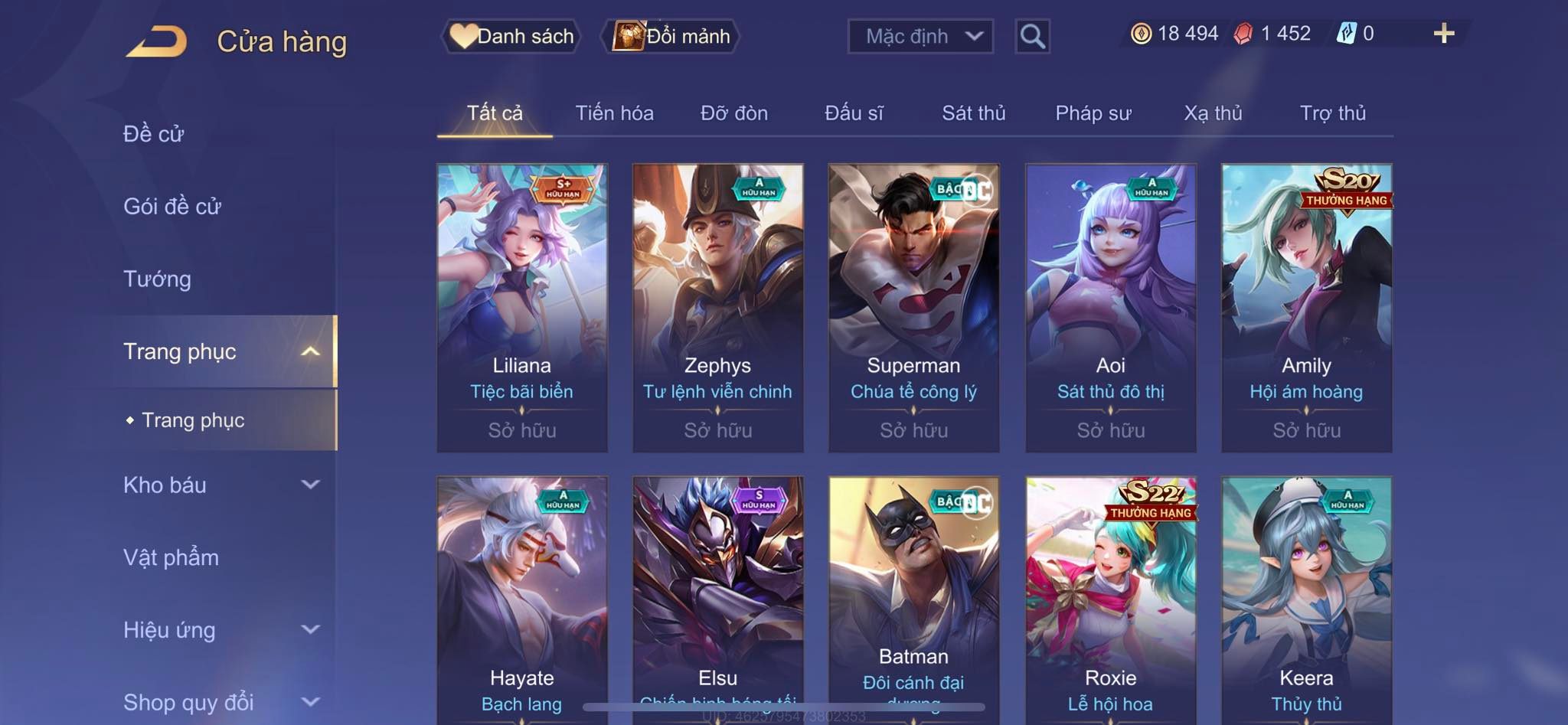Open the Tướng shop section
Viewport: 1568px width, 725px height.
(x=158, y=279)
